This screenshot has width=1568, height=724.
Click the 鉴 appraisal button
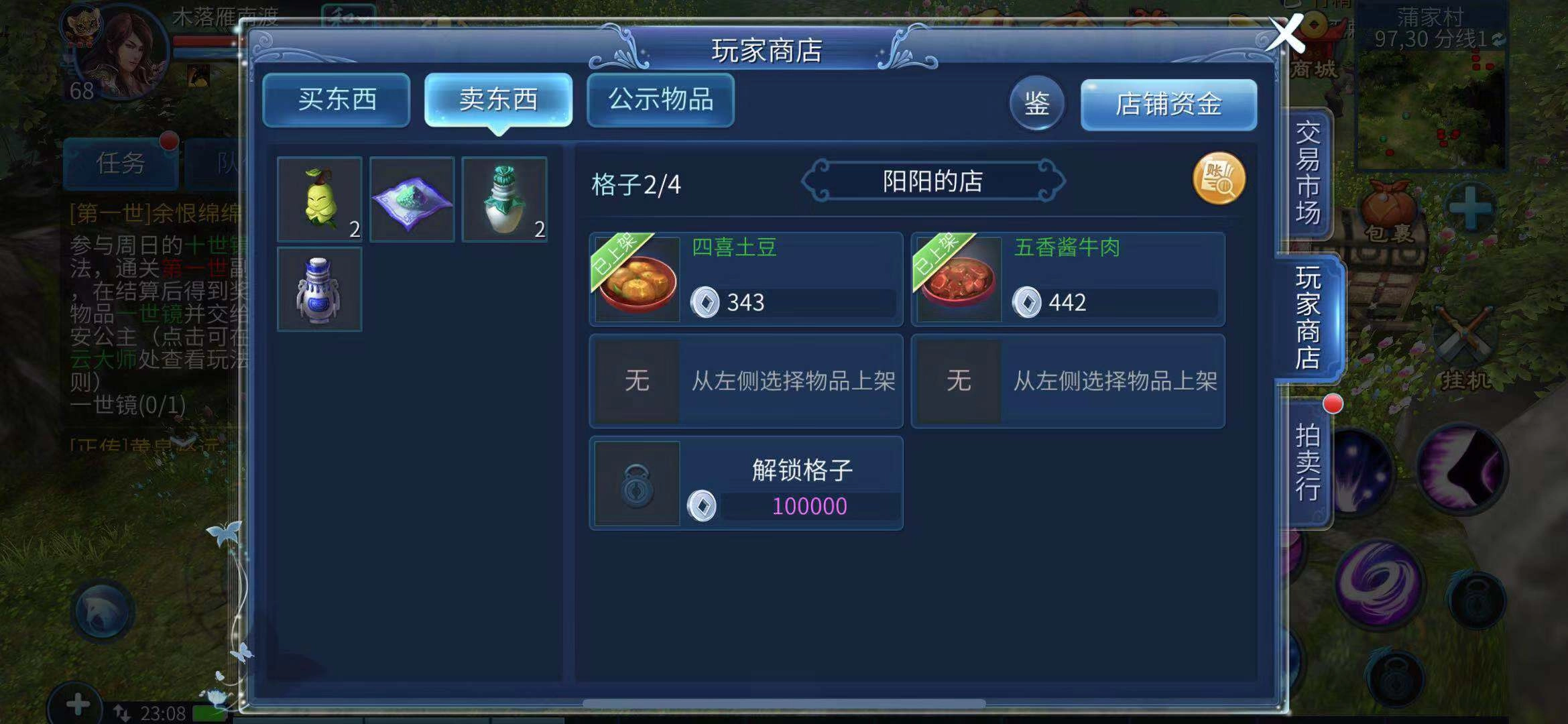[x=1037, y=104]
